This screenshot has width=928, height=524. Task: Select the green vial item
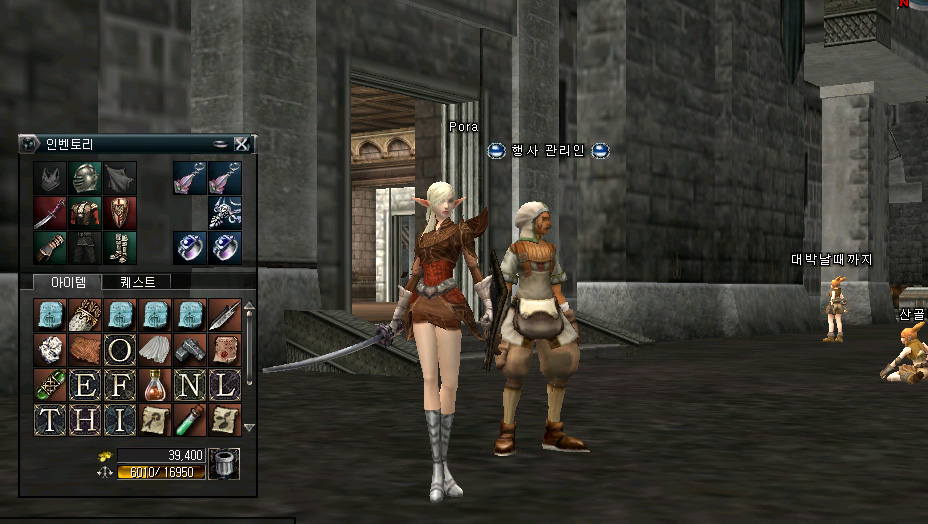coord(189,420)
